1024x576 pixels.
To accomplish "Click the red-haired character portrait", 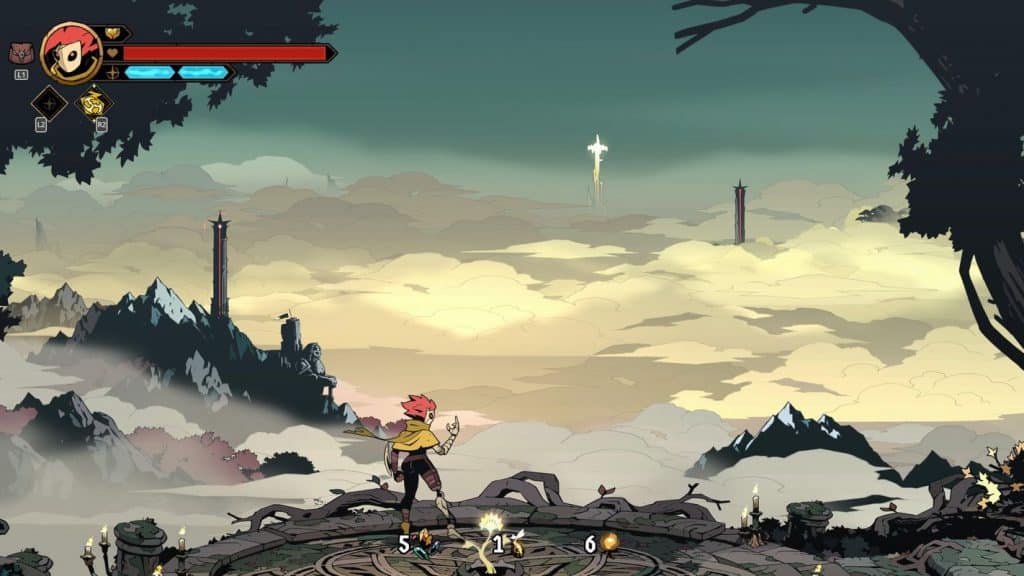I will pyautogui.click(x=70, y=53).
